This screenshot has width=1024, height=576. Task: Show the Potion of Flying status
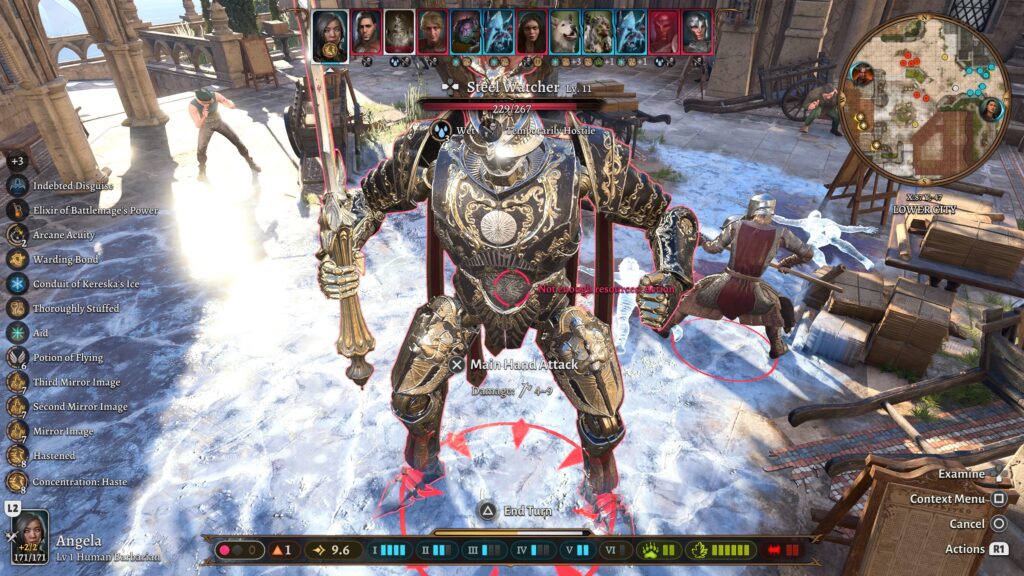pyautogui.click(x=17, y=357)
